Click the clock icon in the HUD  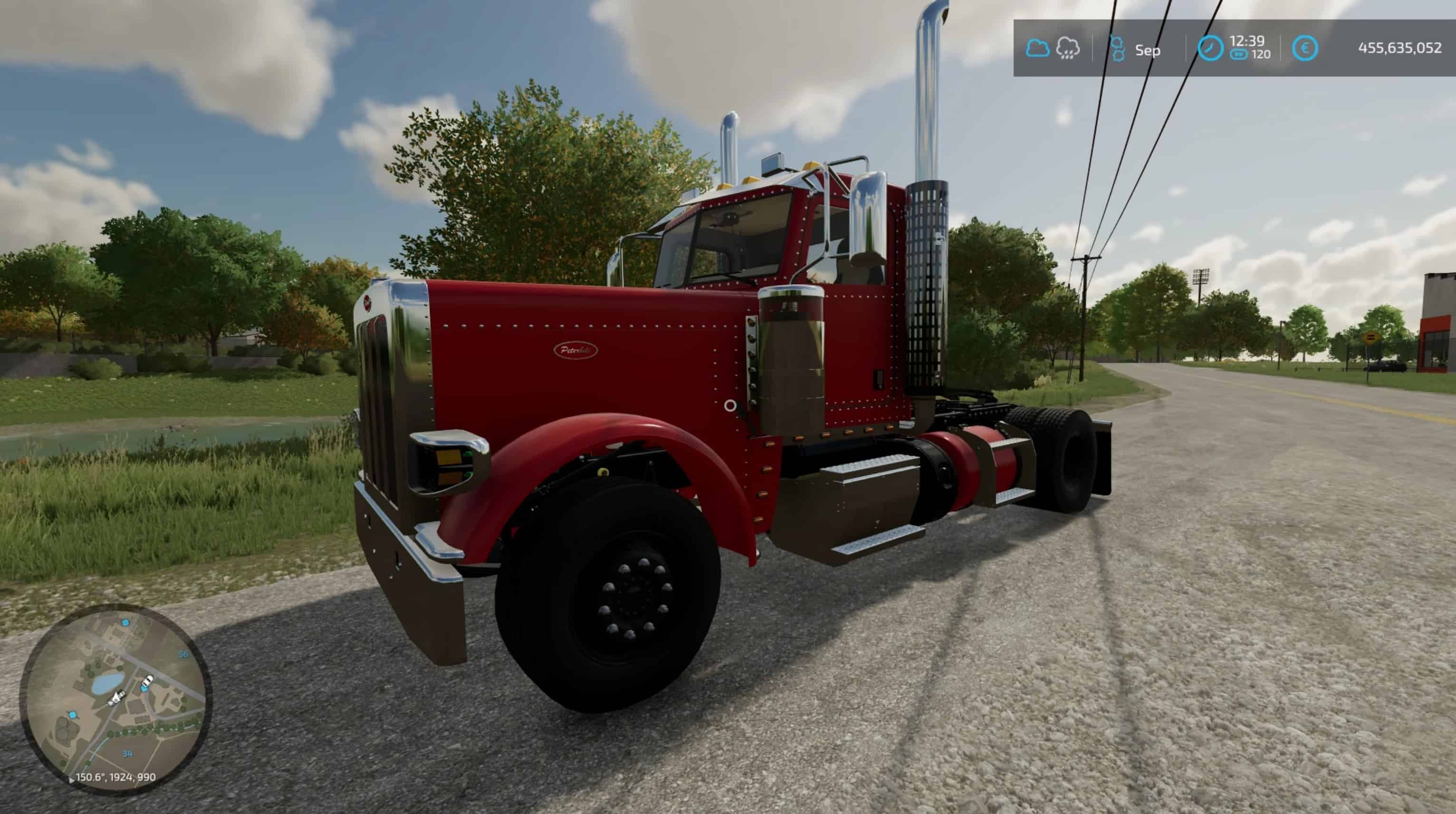coord(1210,48)
